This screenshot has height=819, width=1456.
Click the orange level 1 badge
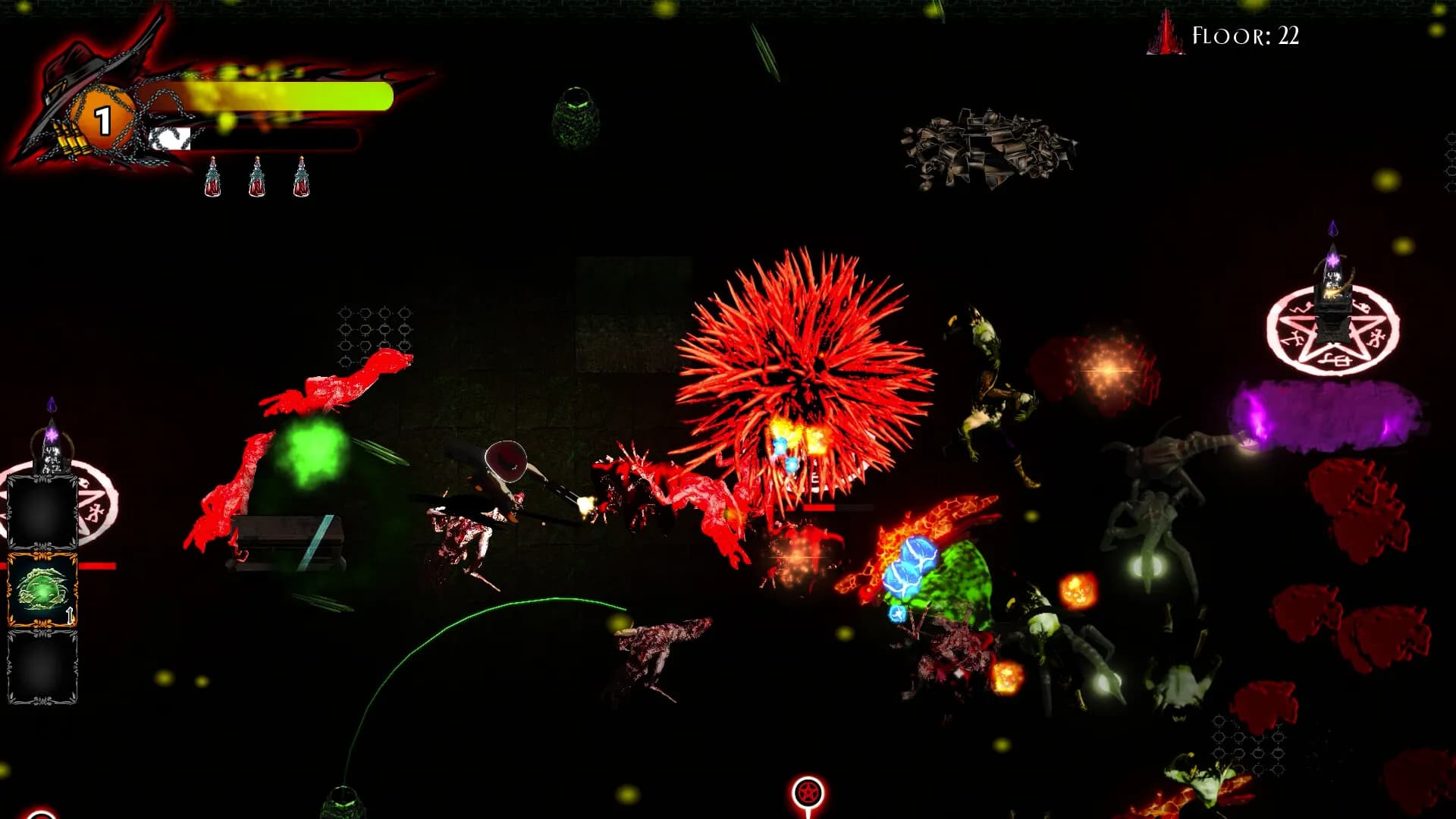[102, 118]
